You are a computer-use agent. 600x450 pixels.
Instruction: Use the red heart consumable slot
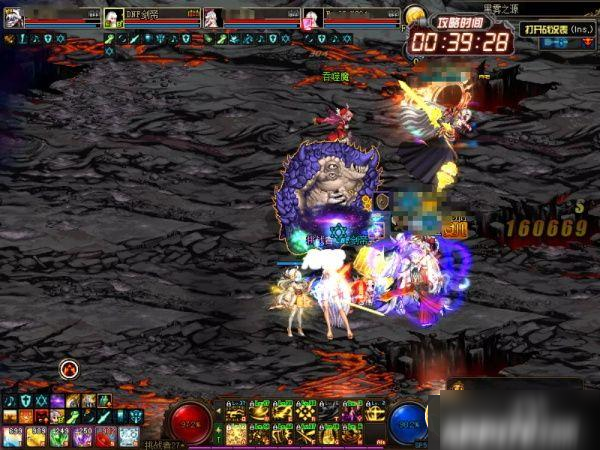[105, 434]
